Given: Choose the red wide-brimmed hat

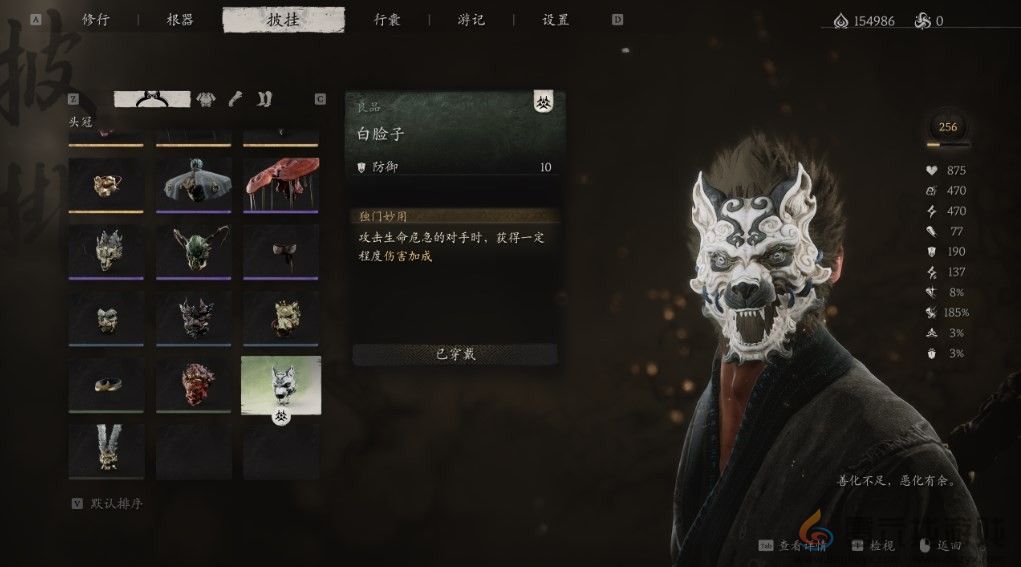Looking at the screenshot, I should click(281, 183).
